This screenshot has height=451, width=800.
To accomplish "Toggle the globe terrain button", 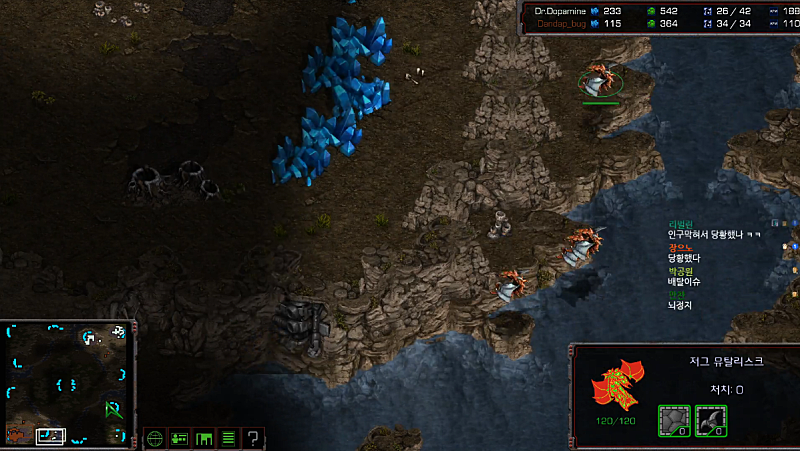I will tap(155, 438).
